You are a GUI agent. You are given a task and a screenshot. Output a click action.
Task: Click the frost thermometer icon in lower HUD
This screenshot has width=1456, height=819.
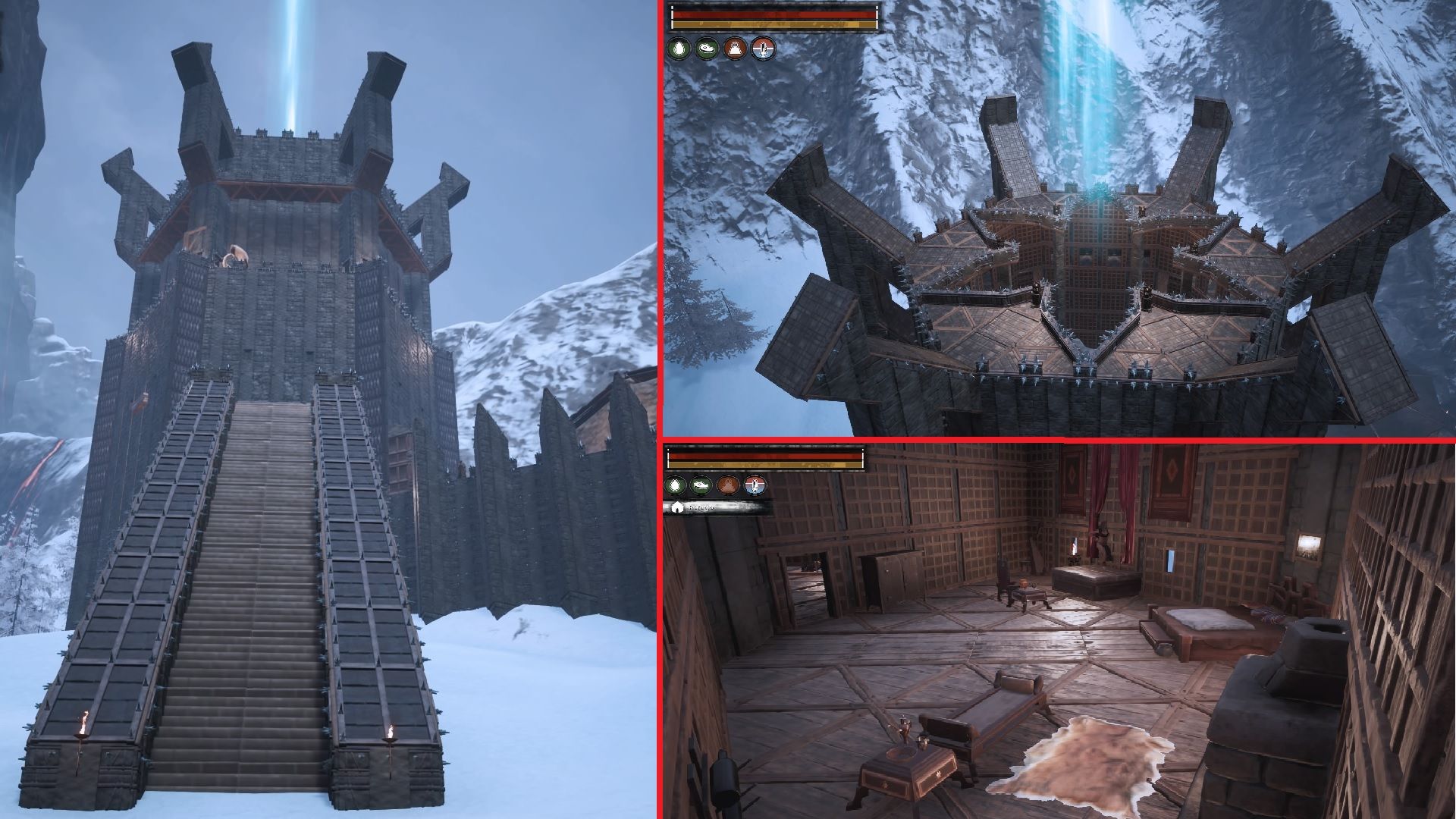click(755, 485)
